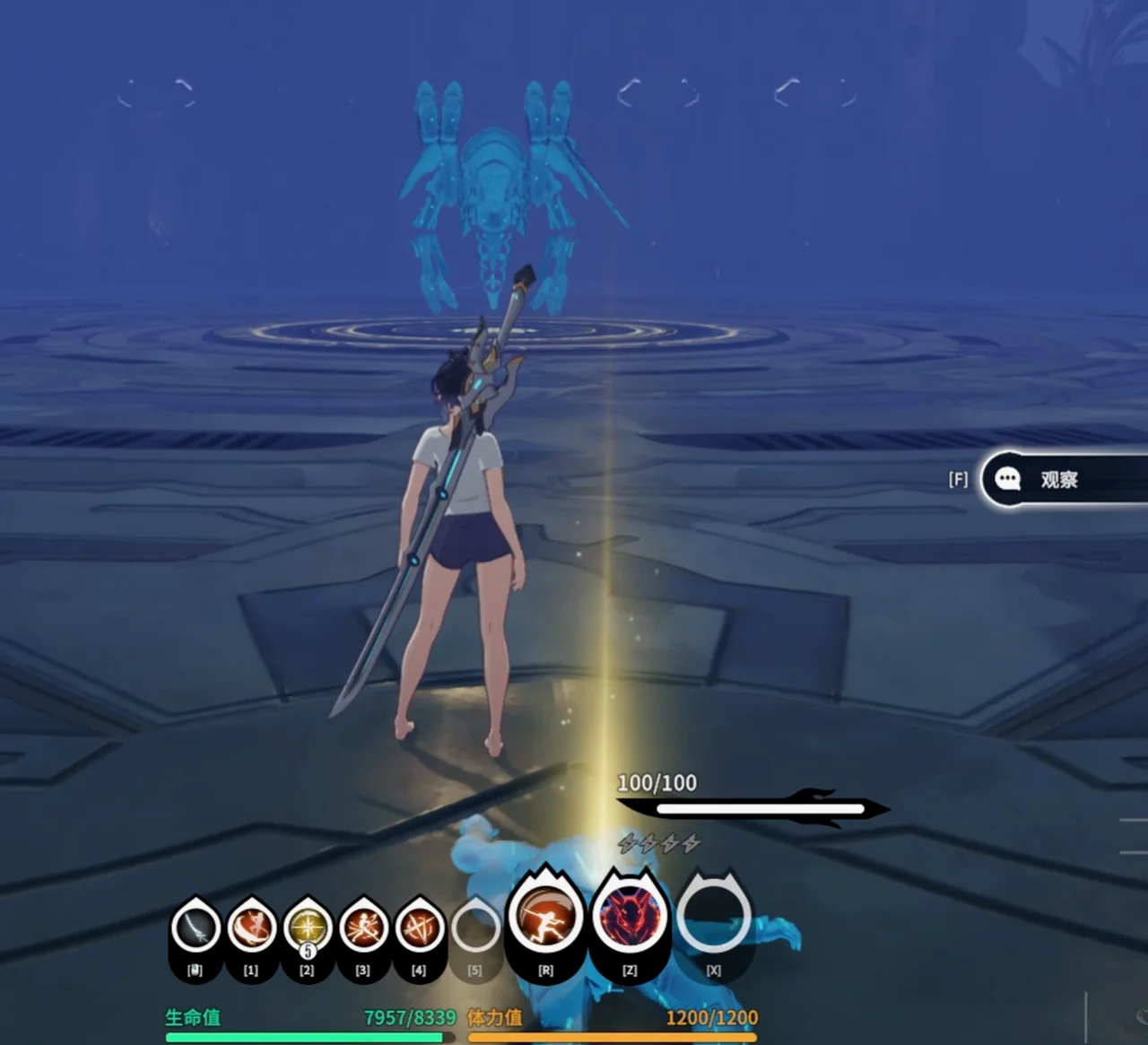Cast the red dashing figure skill

point(363,927)
